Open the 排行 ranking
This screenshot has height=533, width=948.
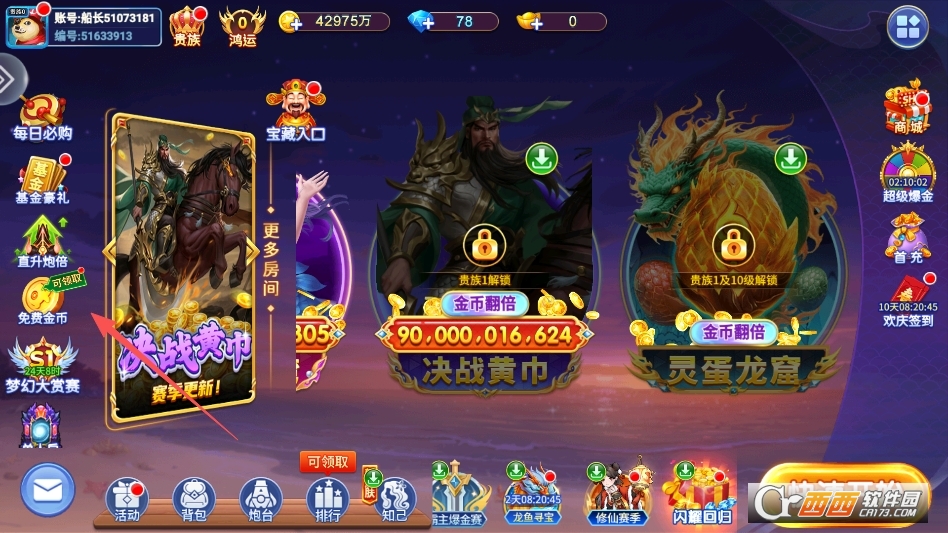tap(327, 498)
